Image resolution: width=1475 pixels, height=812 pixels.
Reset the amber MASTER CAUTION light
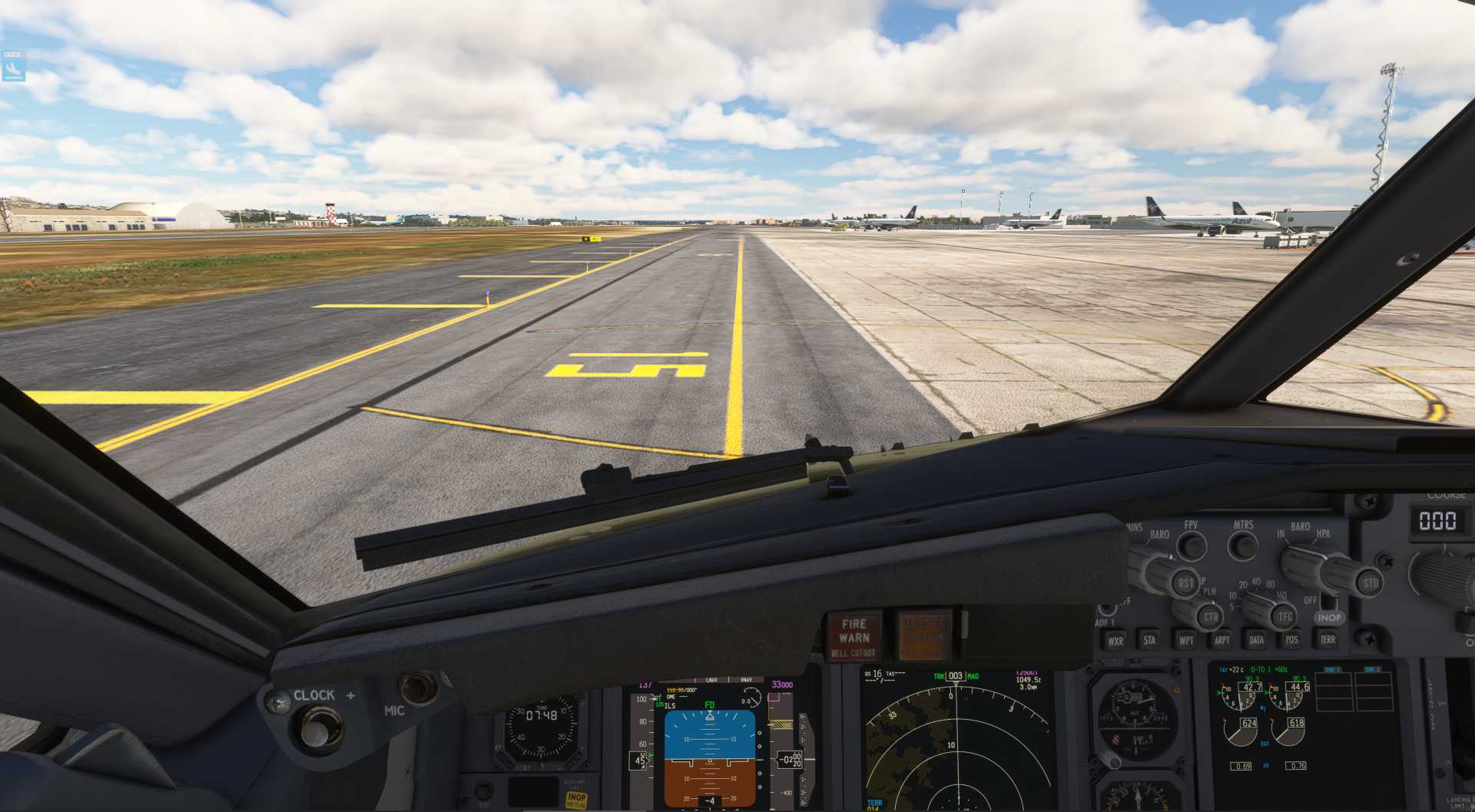(x=924, y=636)
